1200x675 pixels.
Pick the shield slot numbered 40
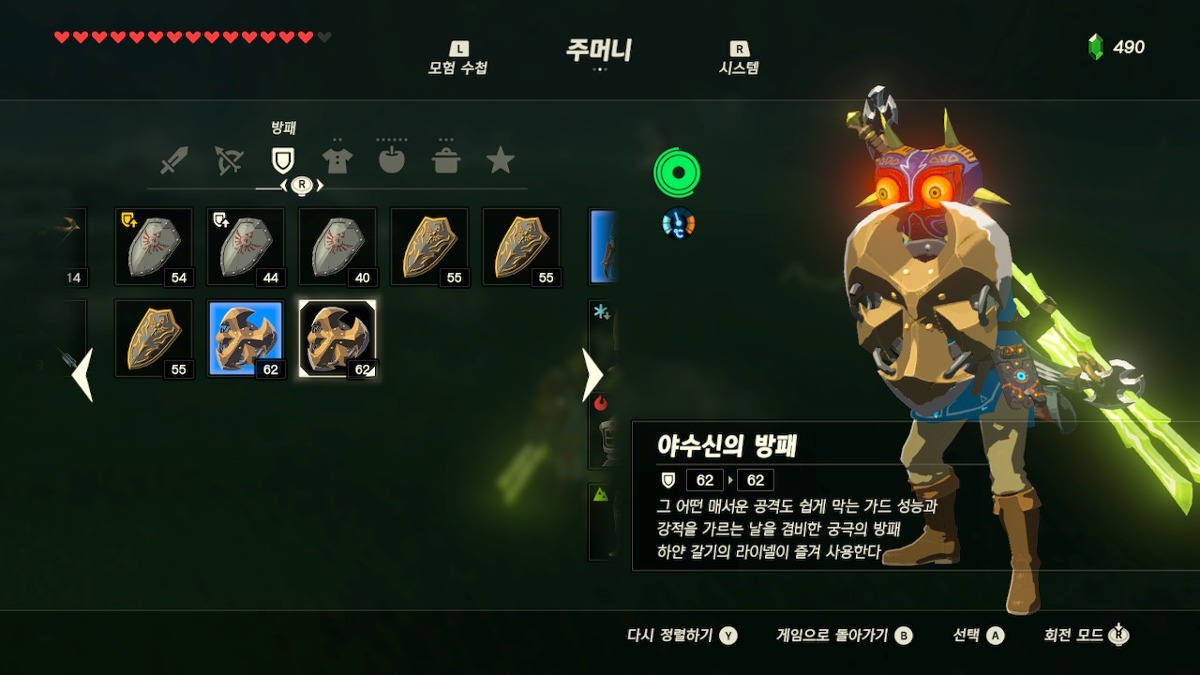pos(338,247)
